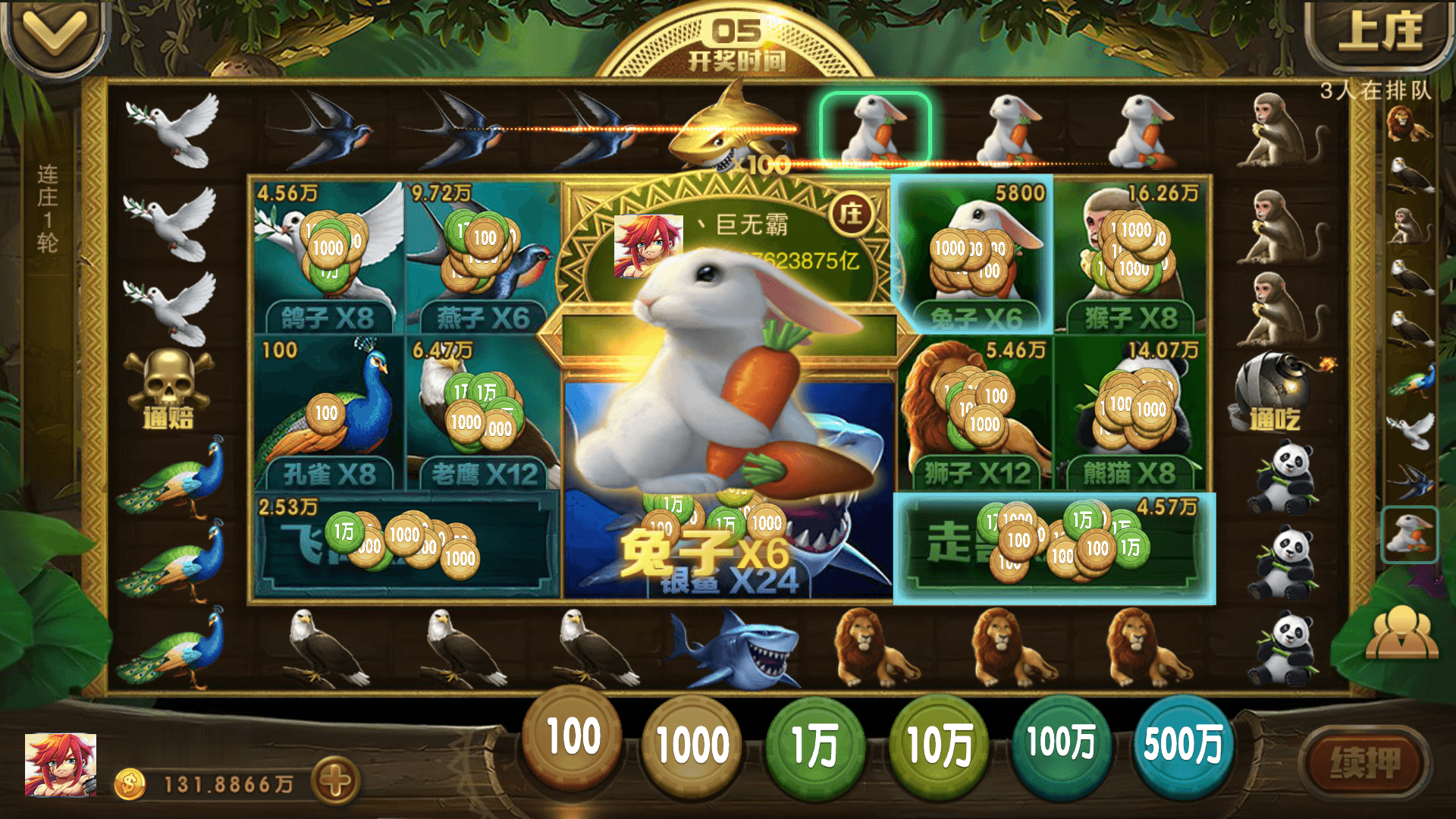Choose the 100万 chip
The image size is (1456, 819).
pyautogui.click(x=1061, y=743)
